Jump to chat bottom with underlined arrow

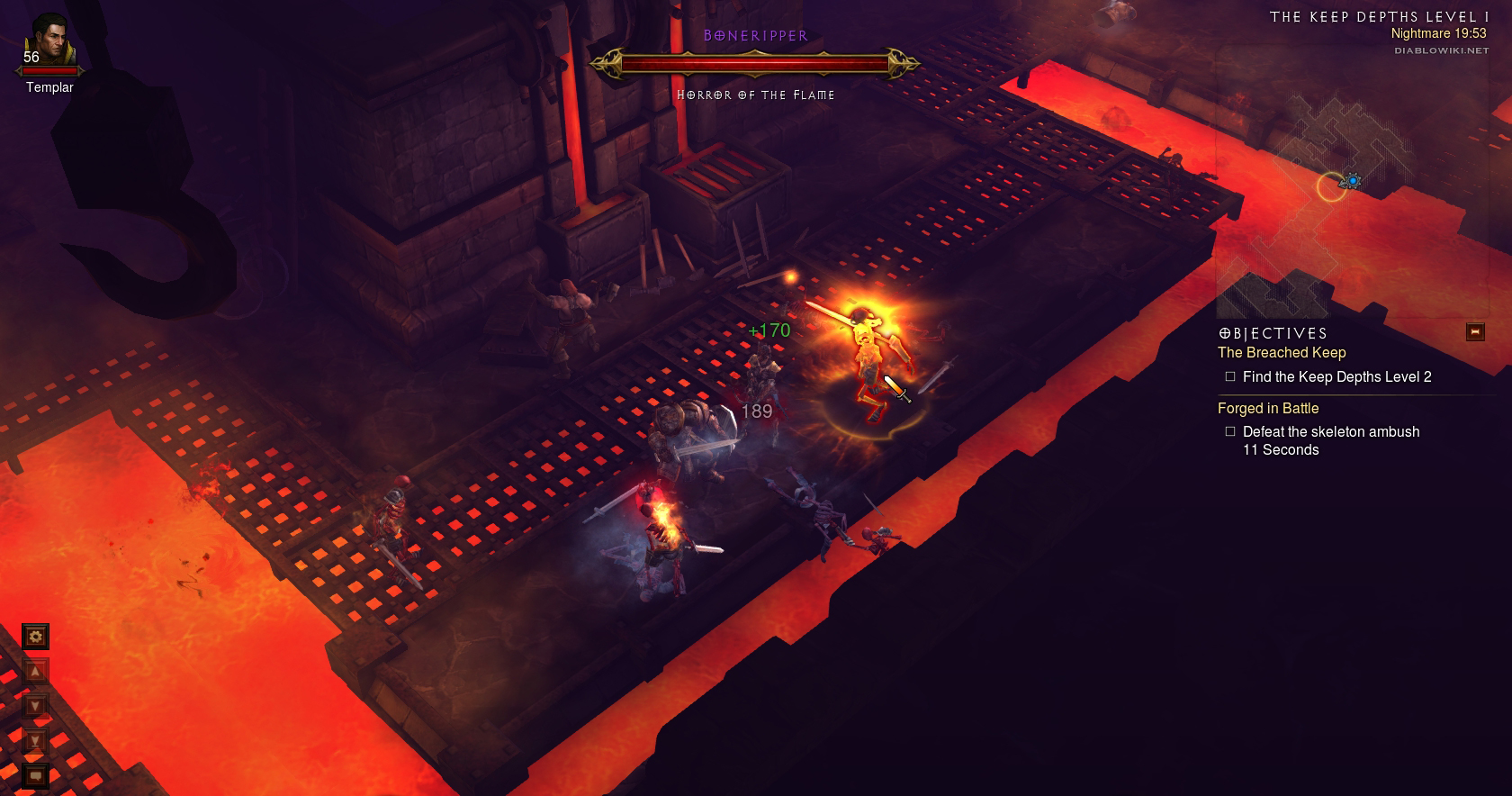35,740
